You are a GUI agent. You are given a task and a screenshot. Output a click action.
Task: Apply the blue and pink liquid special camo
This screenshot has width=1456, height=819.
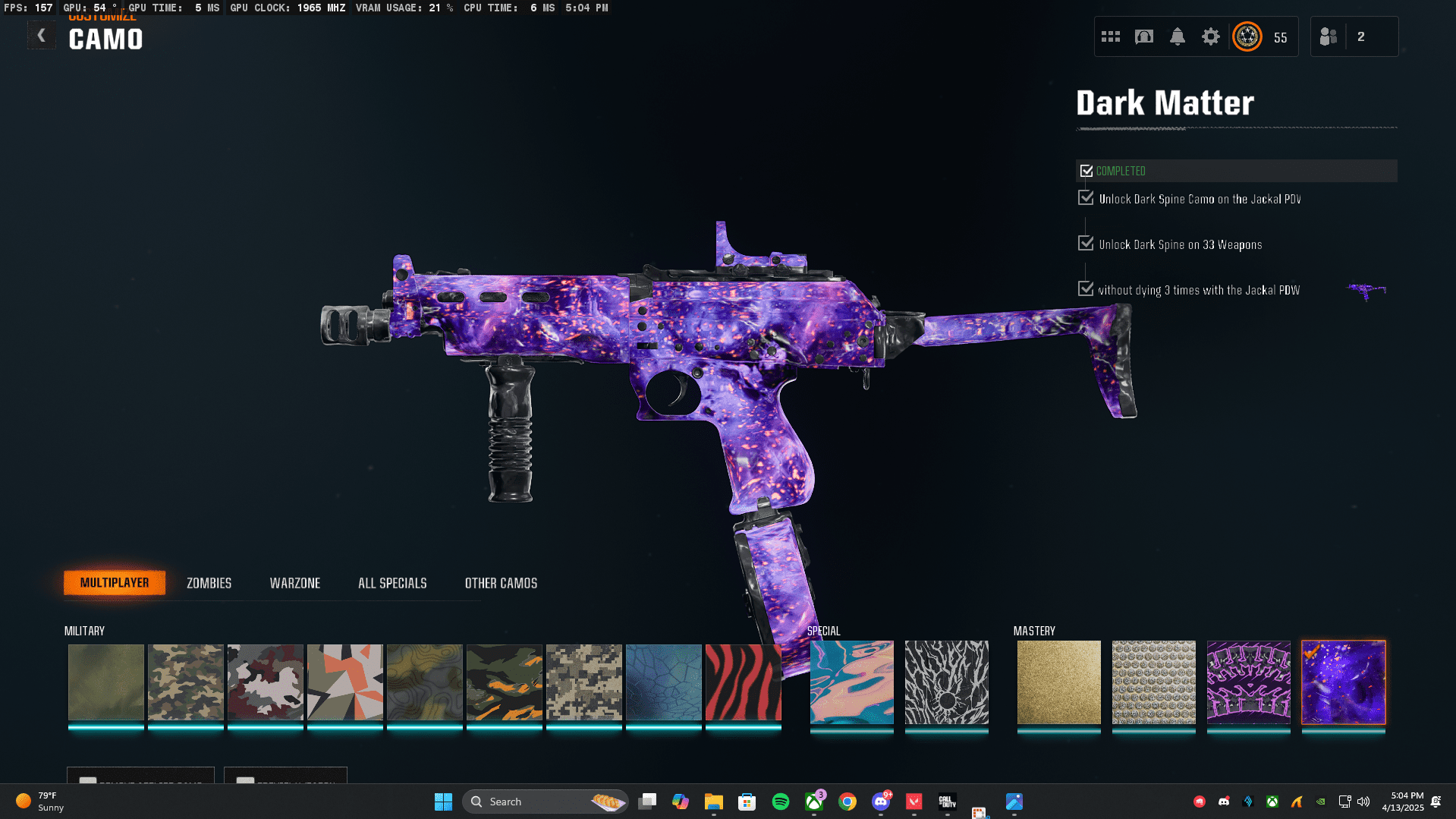point(851,682)
